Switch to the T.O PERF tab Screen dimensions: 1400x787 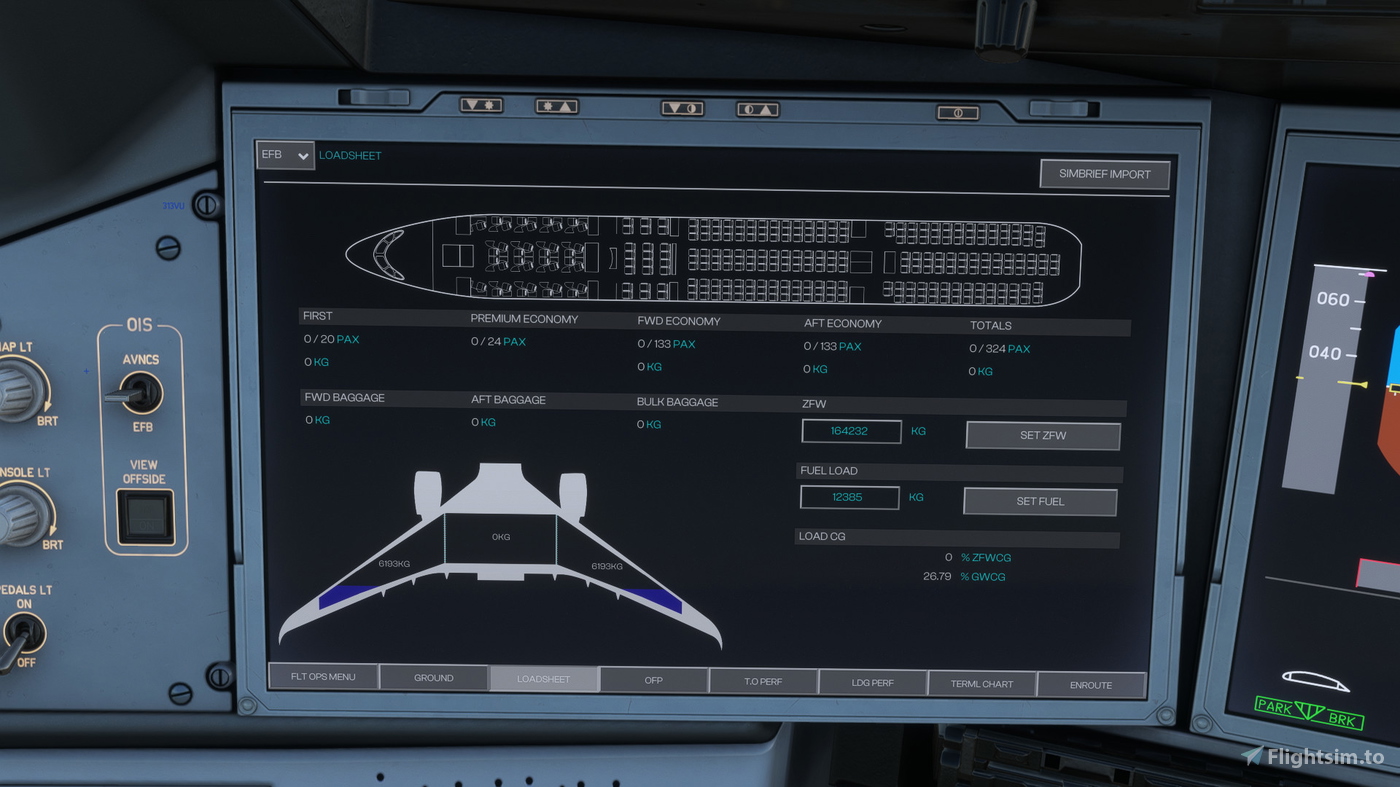click(763, 681)
